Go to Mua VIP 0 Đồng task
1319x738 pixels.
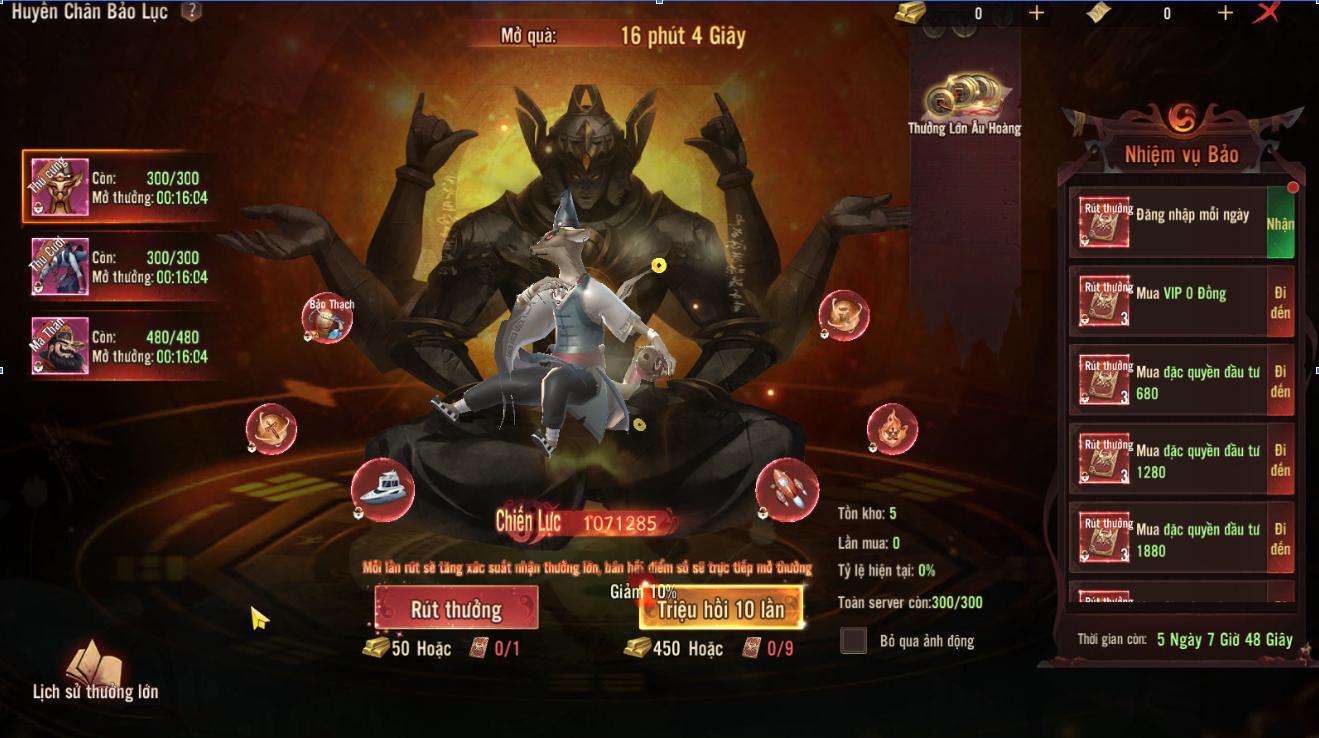pos(1280,302)
